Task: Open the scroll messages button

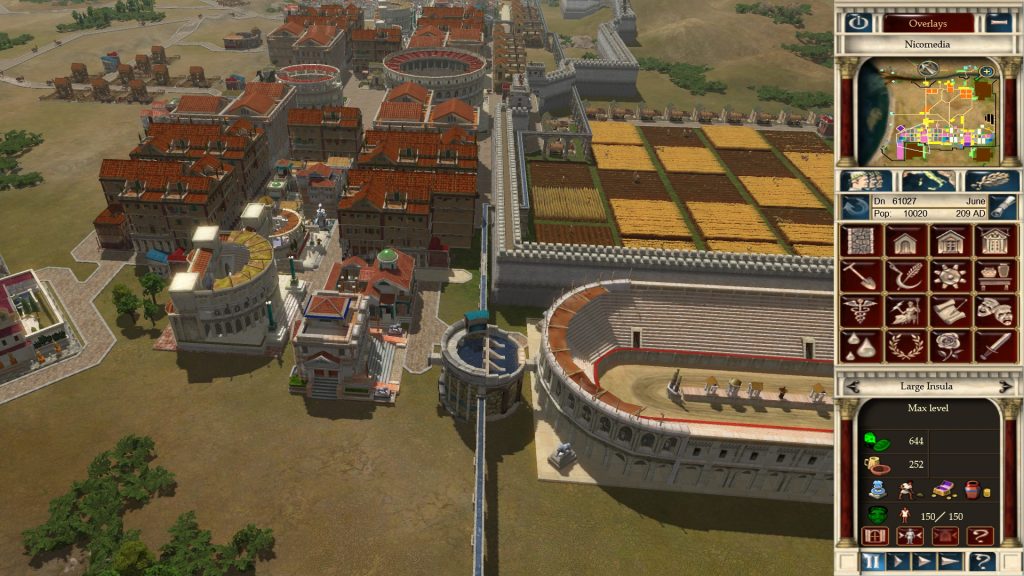Action: coord(1003,206)
